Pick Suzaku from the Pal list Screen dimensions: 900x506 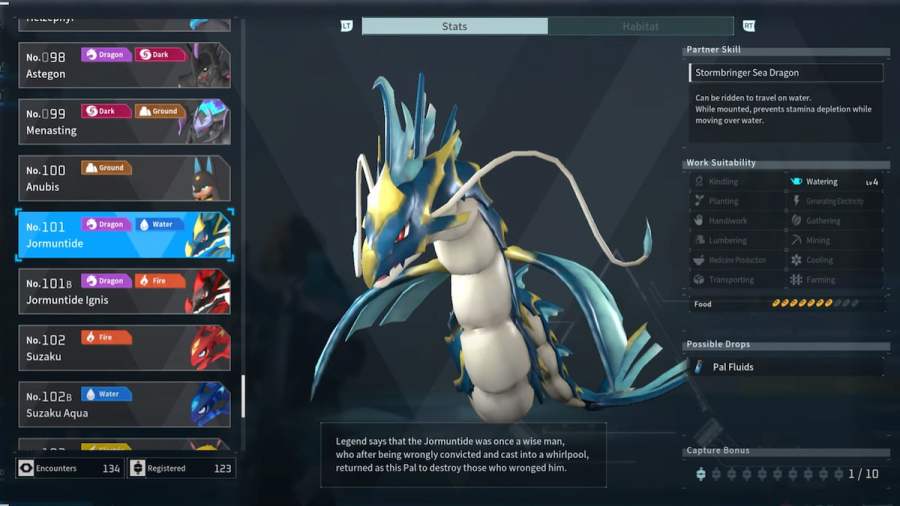coord(124,347)
